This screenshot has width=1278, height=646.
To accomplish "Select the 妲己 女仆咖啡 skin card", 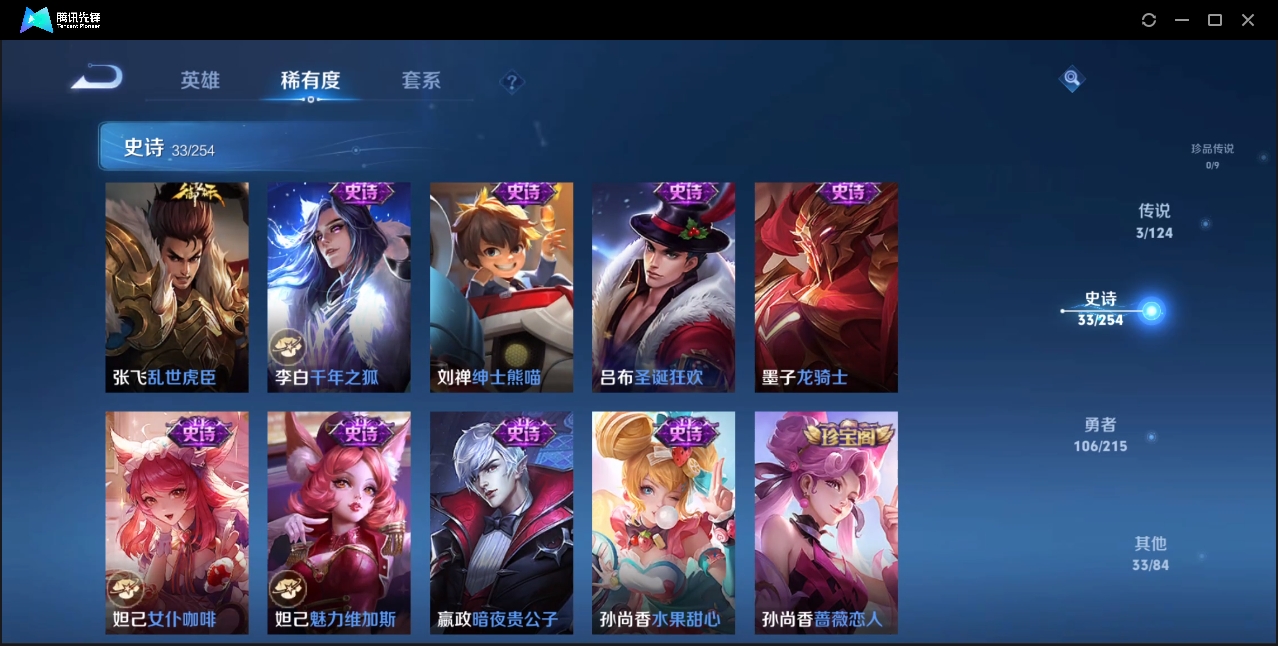I will [x=177, y=522].
